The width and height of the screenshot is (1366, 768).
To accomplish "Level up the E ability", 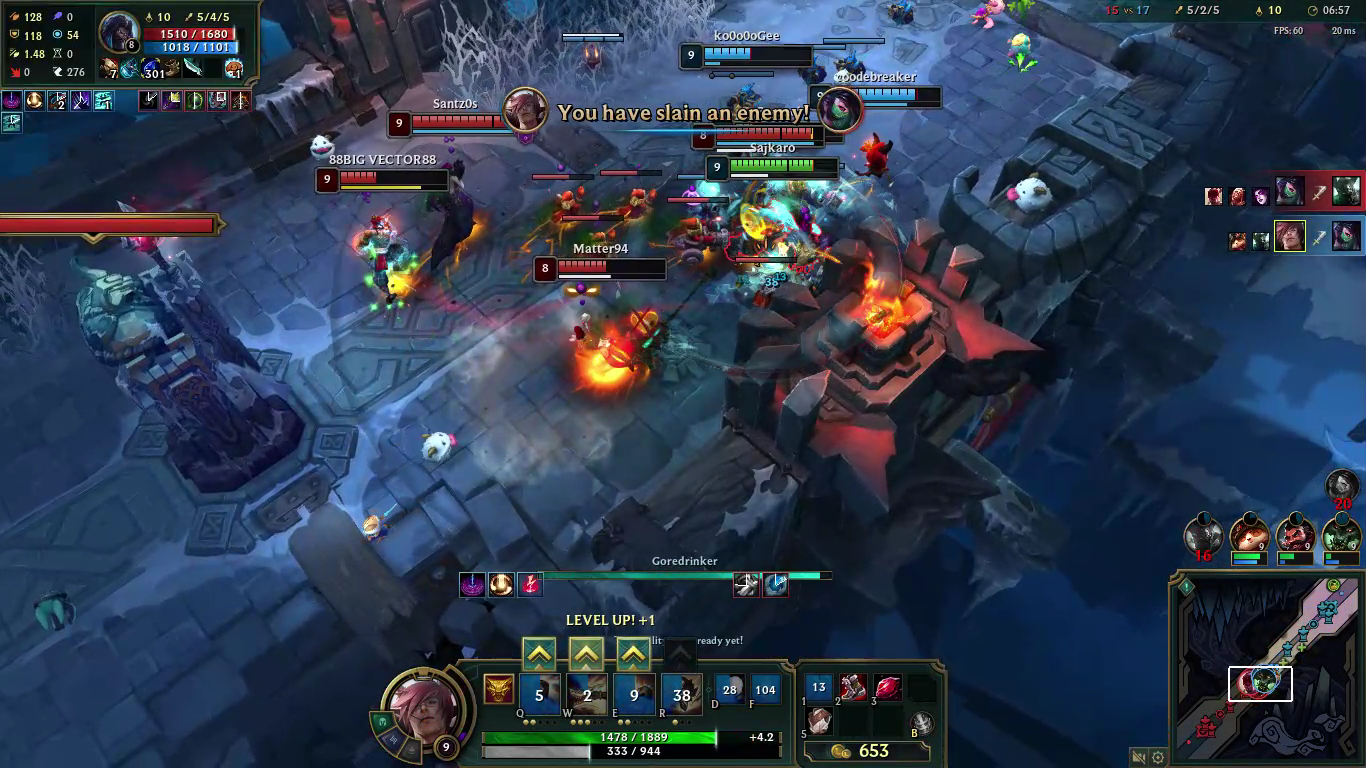I will tap(634, 655).
